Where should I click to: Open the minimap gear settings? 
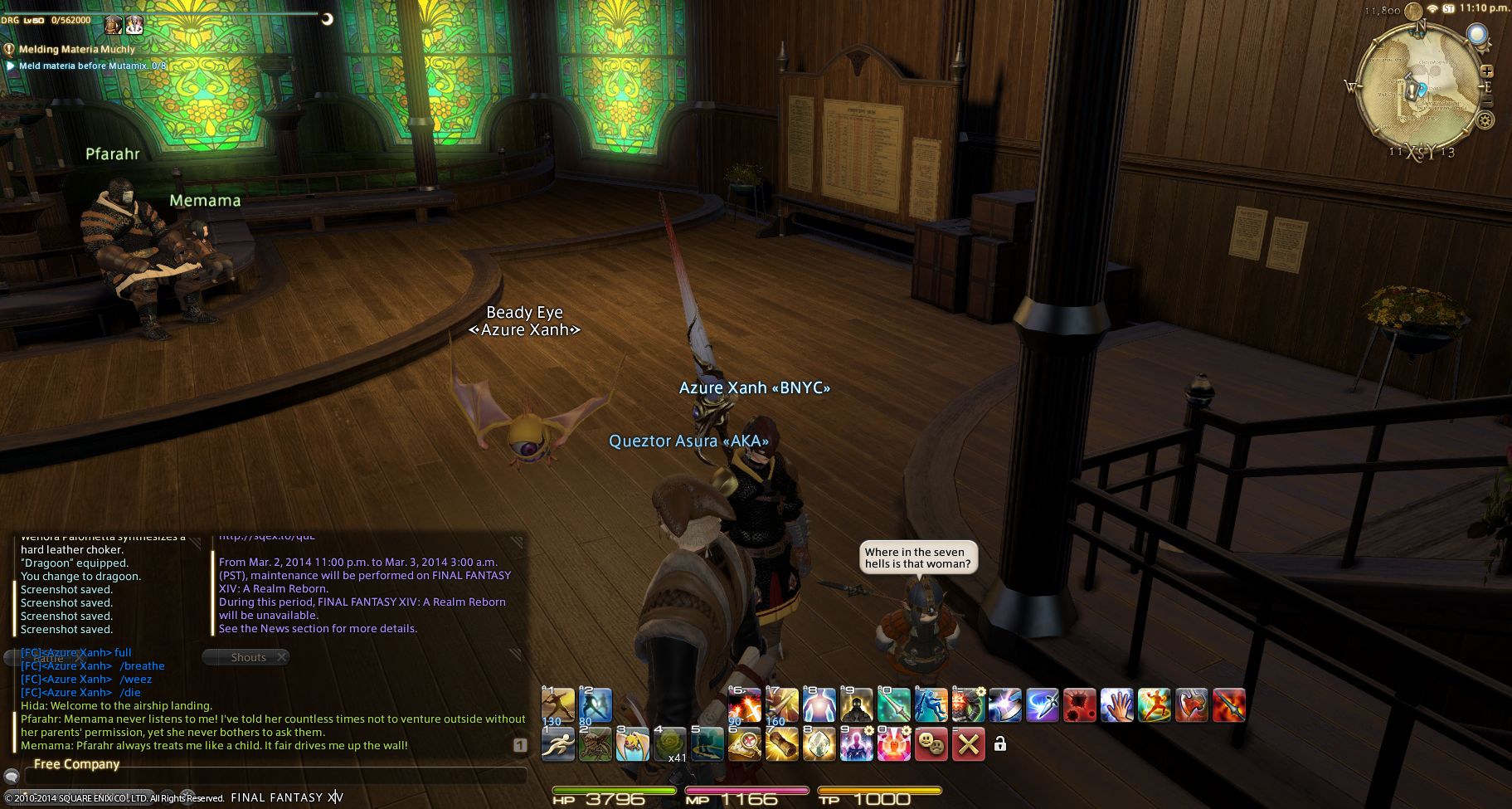(1485, 120)
